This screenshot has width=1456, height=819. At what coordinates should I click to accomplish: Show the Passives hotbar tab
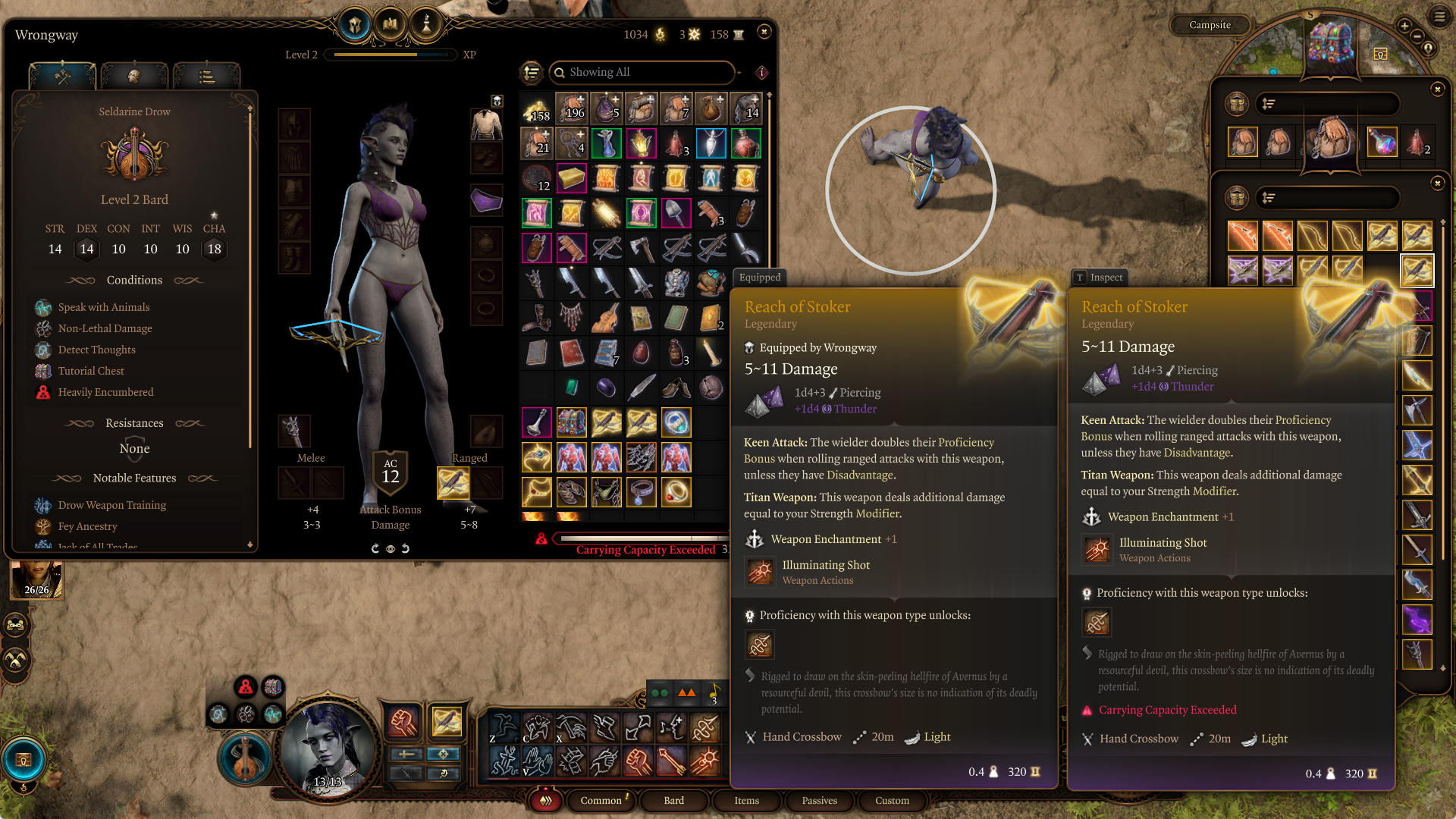point(819,800)
